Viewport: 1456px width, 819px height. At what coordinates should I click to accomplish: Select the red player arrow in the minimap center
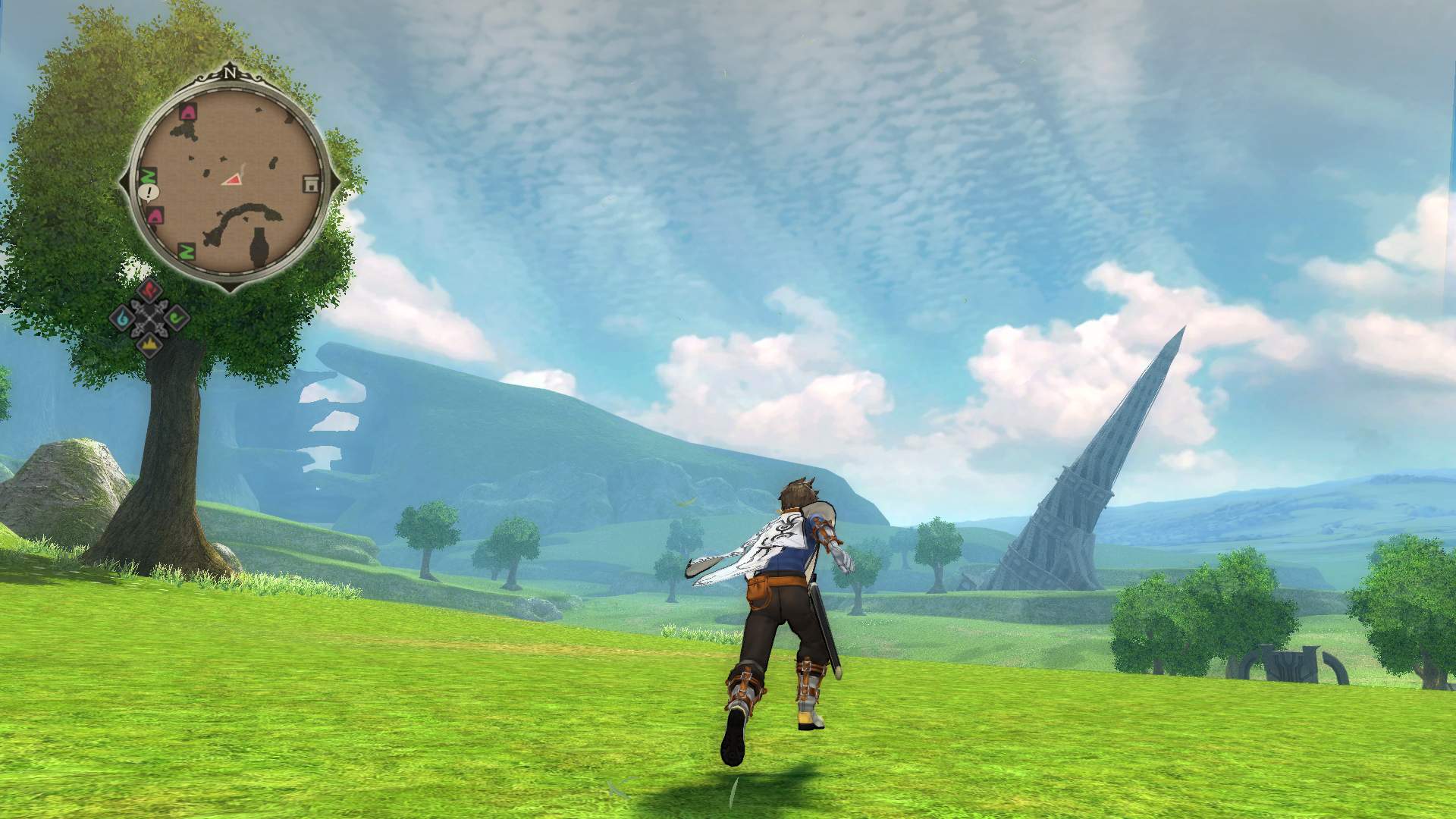point(234,180)
